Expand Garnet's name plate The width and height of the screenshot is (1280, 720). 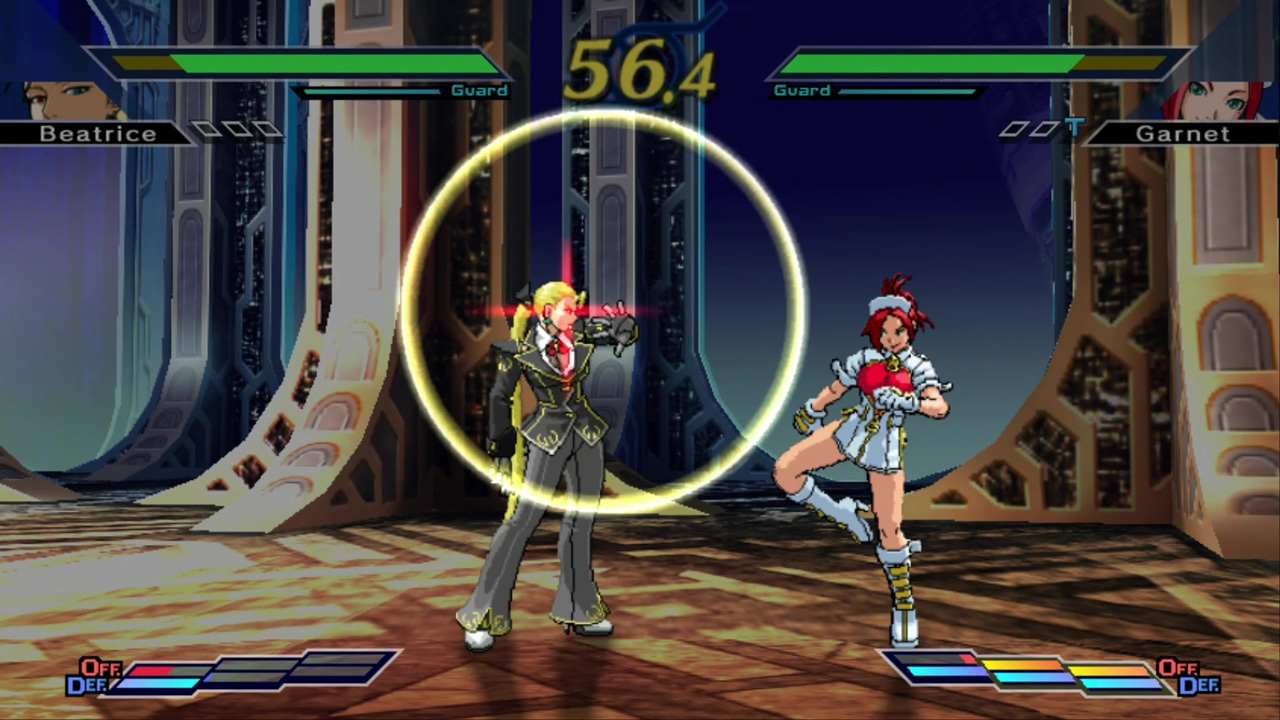(1183, 133)
